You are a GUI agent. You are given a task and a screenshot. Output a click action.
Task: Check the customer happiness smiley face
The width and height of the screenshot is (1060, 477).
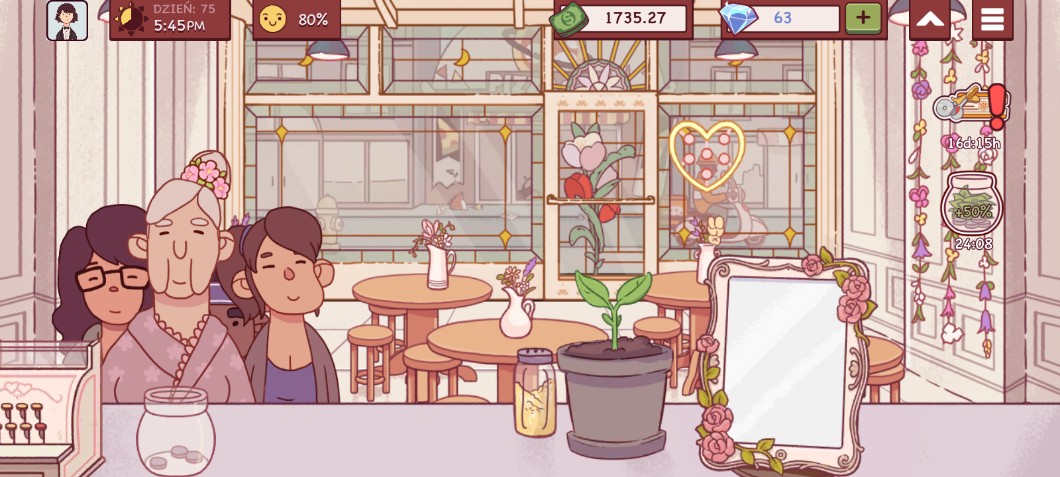click(x=272, y=19)
